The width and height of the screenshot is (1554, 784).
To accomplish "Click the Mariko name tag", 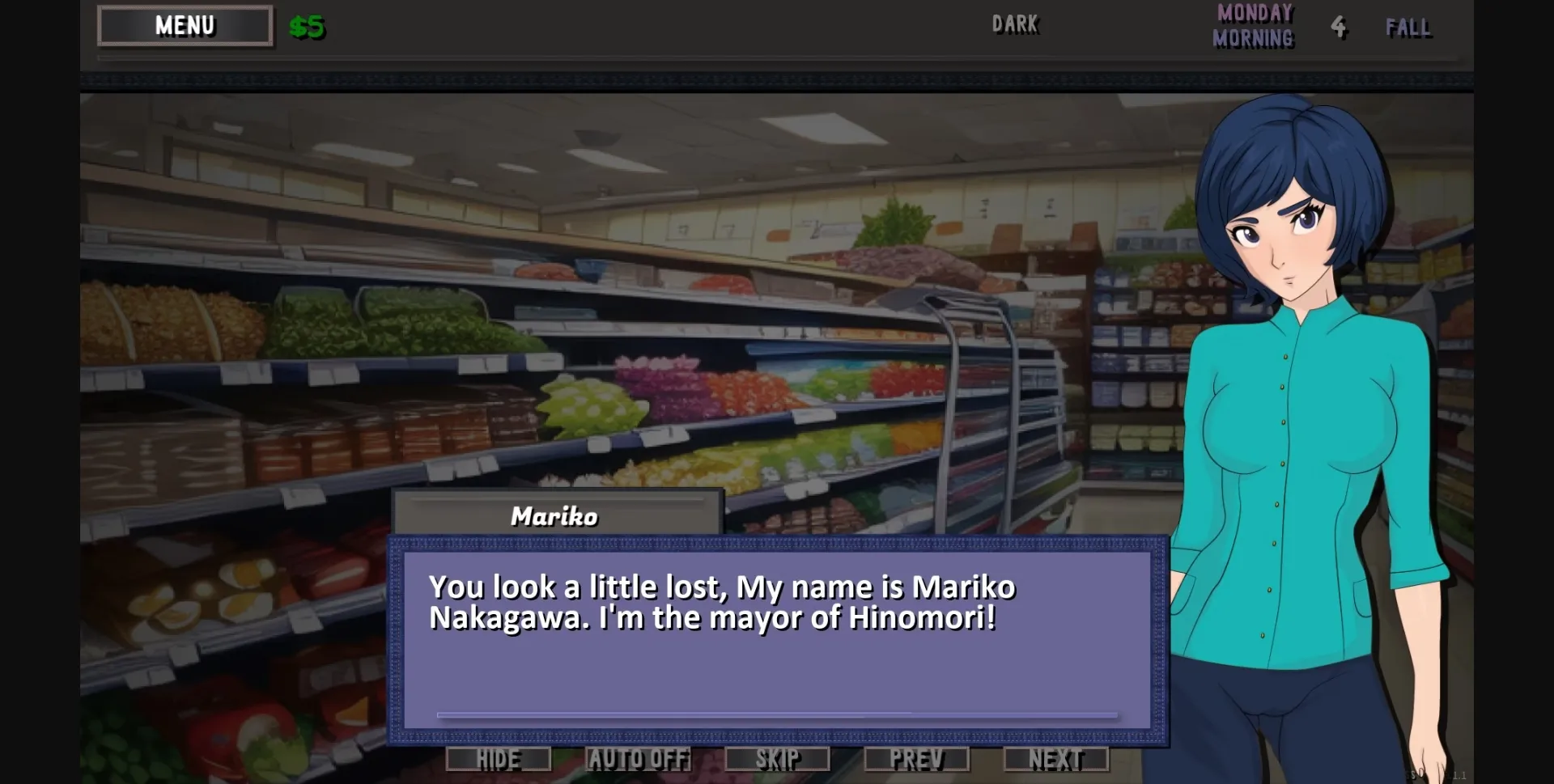I will 554,515.
